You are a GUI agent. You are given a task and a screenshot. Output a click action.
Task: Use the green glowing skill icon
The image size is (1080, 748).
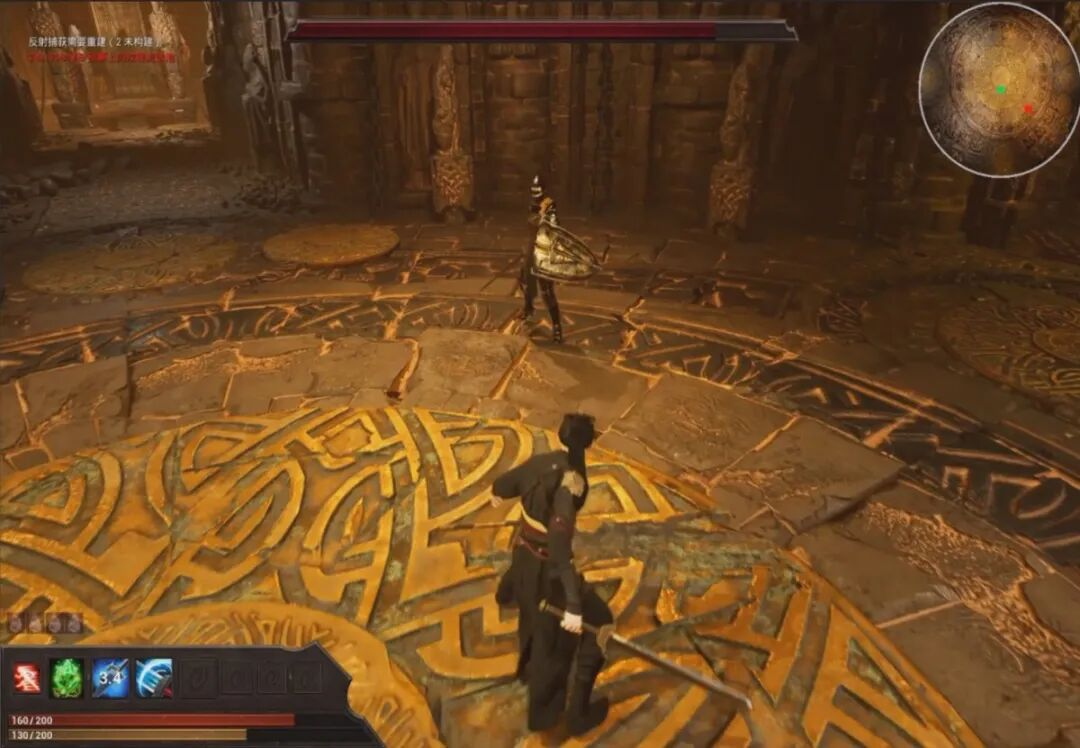pyautogui.click(x=68, y=678)
